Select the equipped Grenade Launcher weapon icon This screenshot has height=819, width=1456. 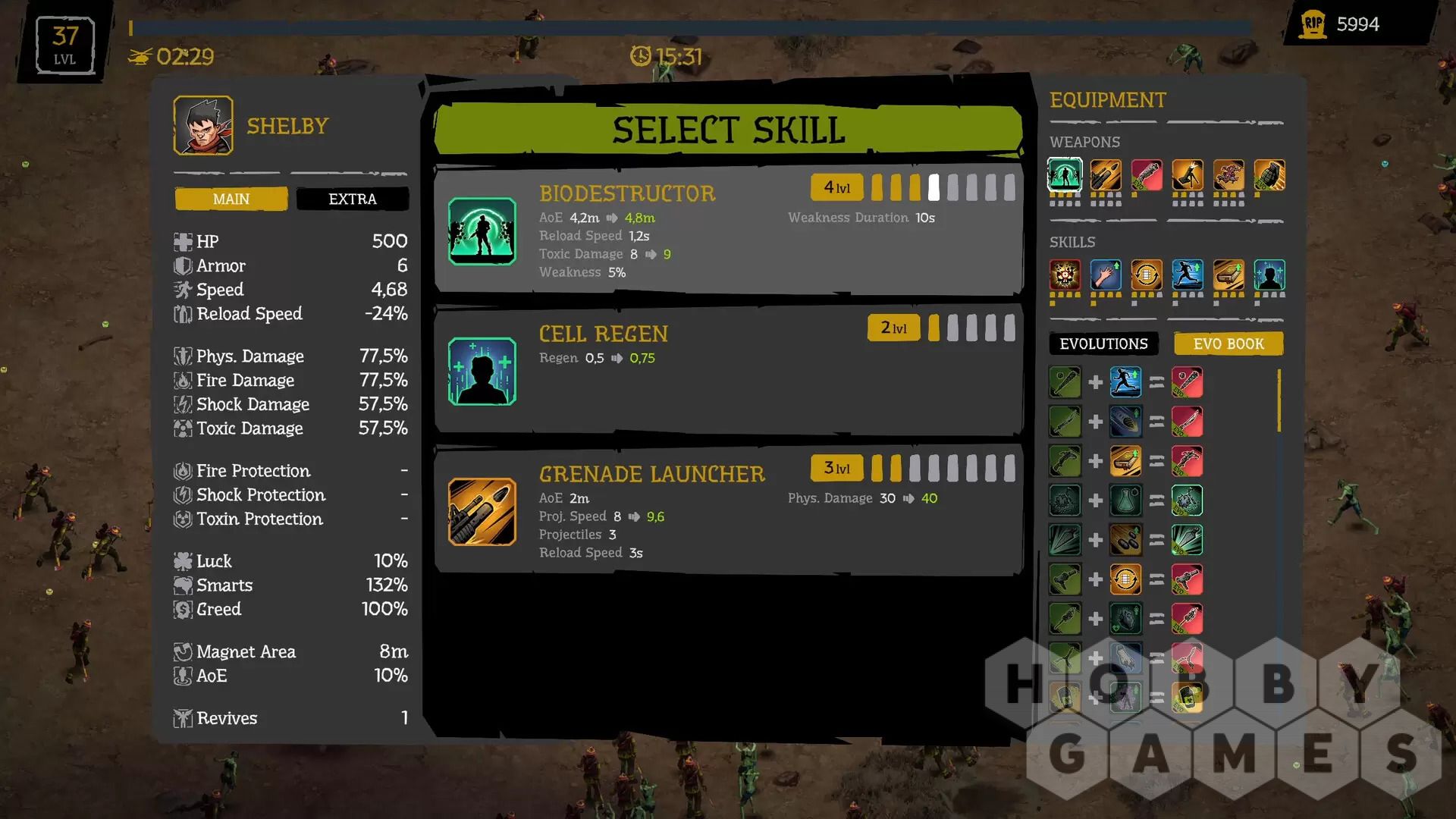click(1106, 175)
